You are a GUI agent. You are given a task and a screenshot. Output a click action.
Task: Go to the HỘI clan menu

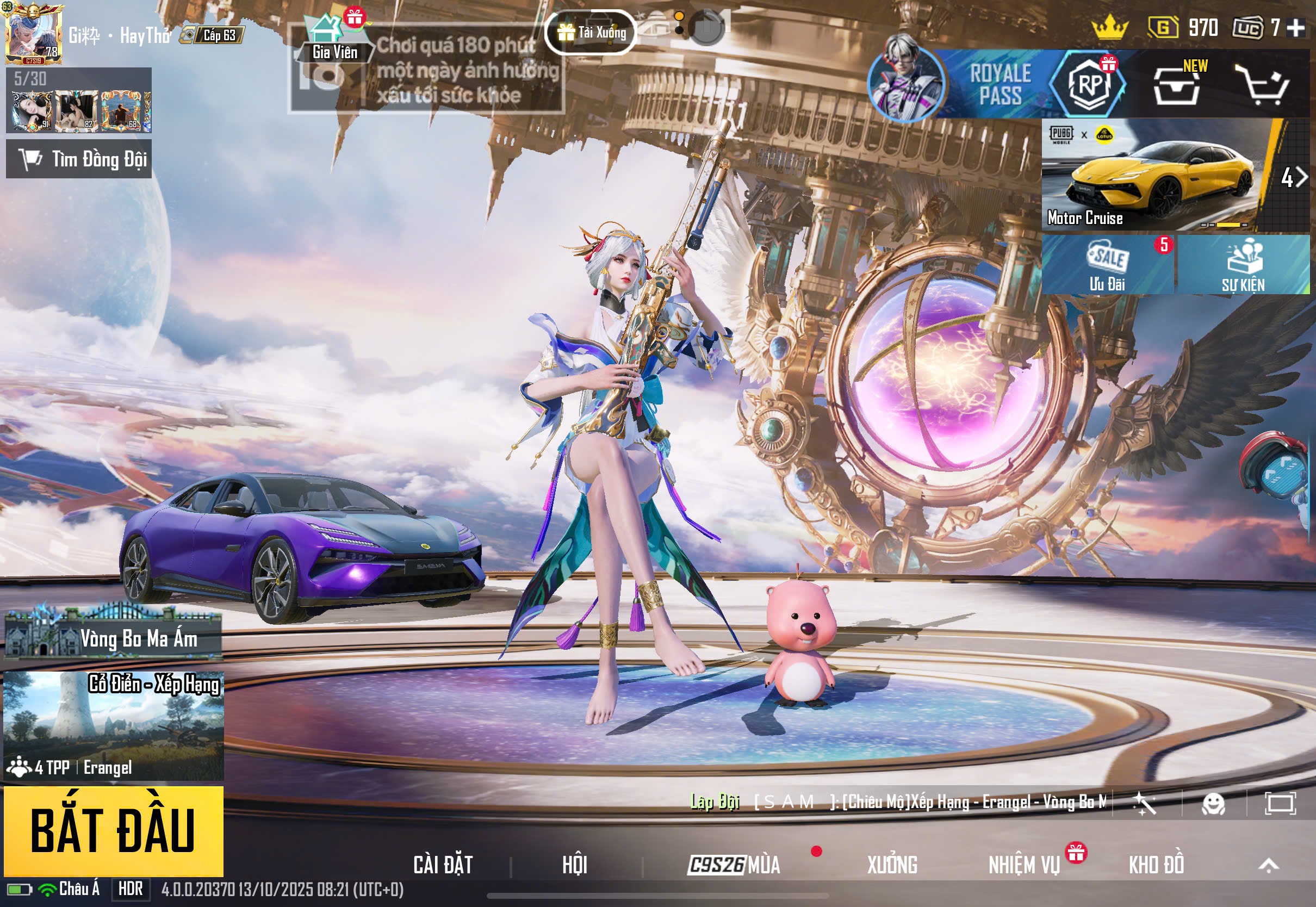click(x=574, y=865)
